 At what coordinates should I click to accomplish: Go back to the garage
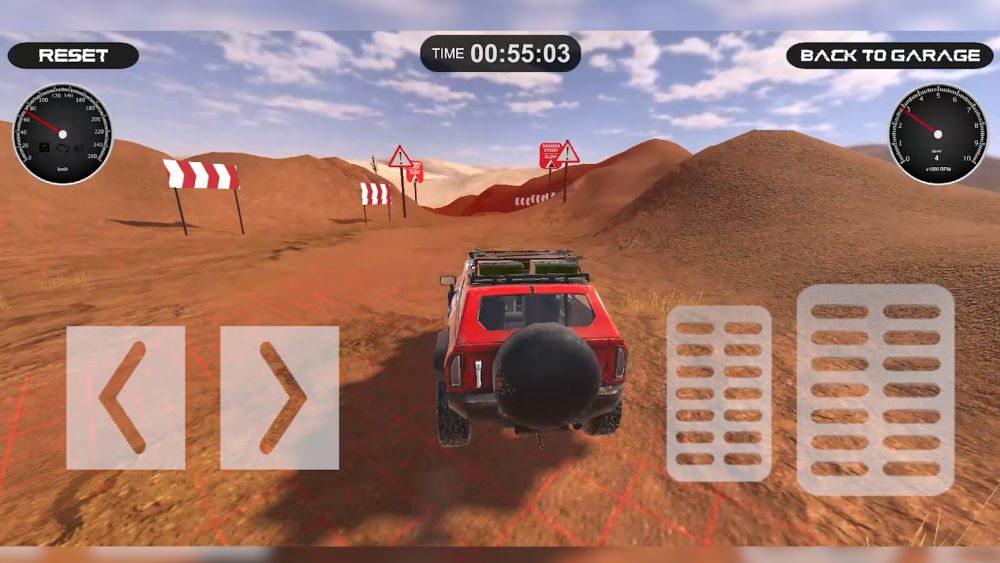point(889,56)
